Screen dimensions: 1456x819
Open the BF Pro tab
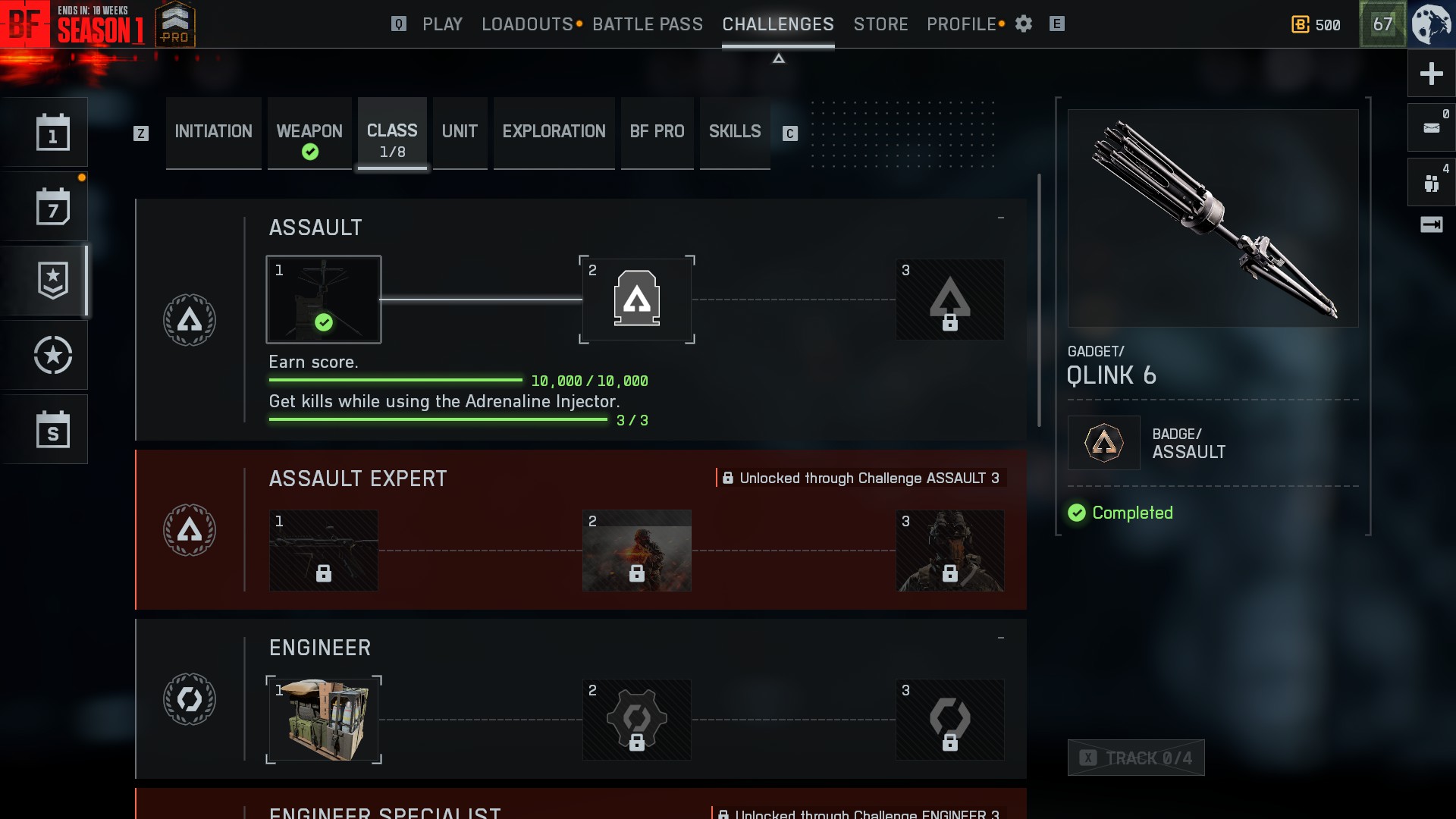(x=657, y=132)
